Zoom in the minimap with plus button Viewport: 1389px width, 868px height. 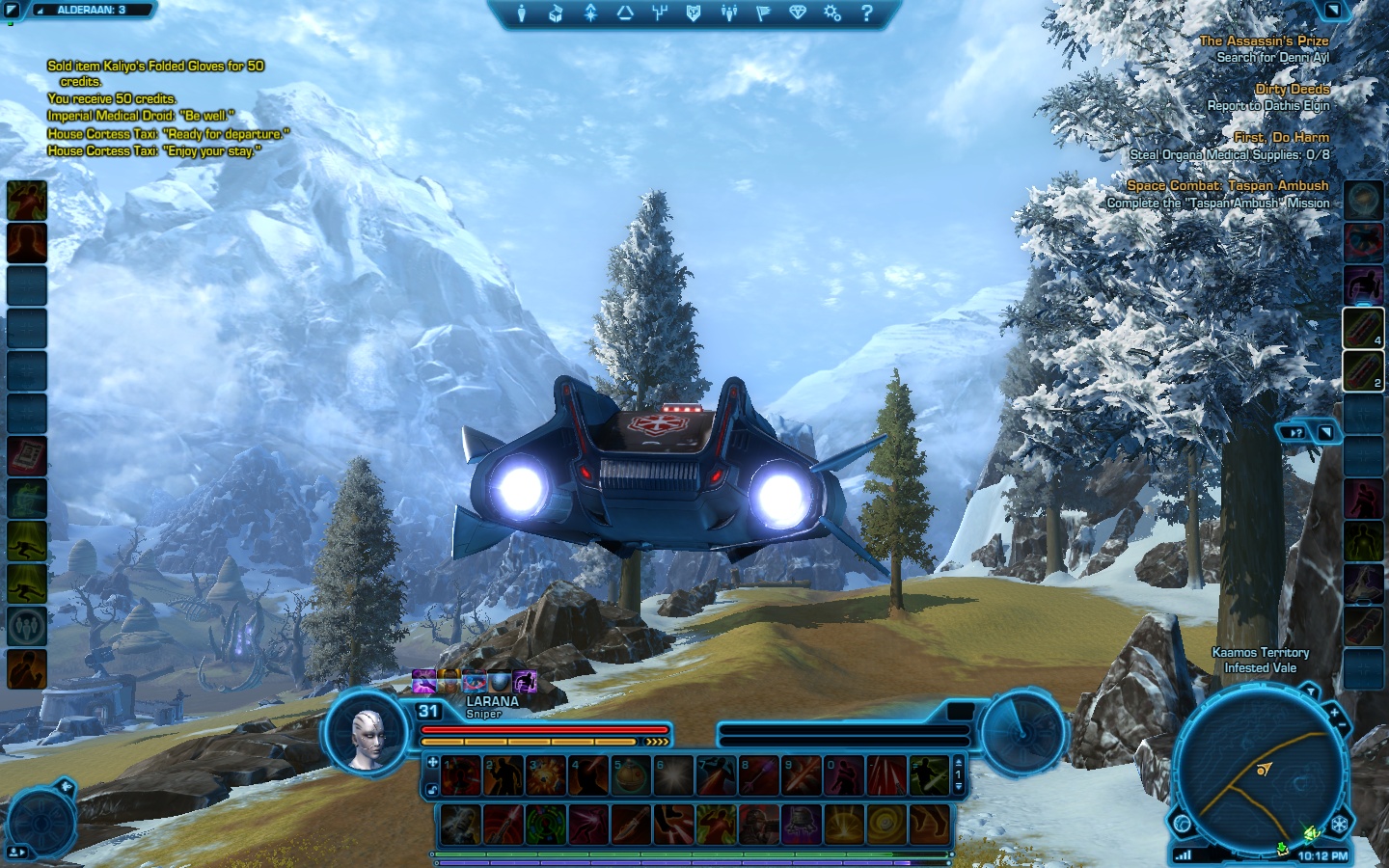(x=1334, y=712)
